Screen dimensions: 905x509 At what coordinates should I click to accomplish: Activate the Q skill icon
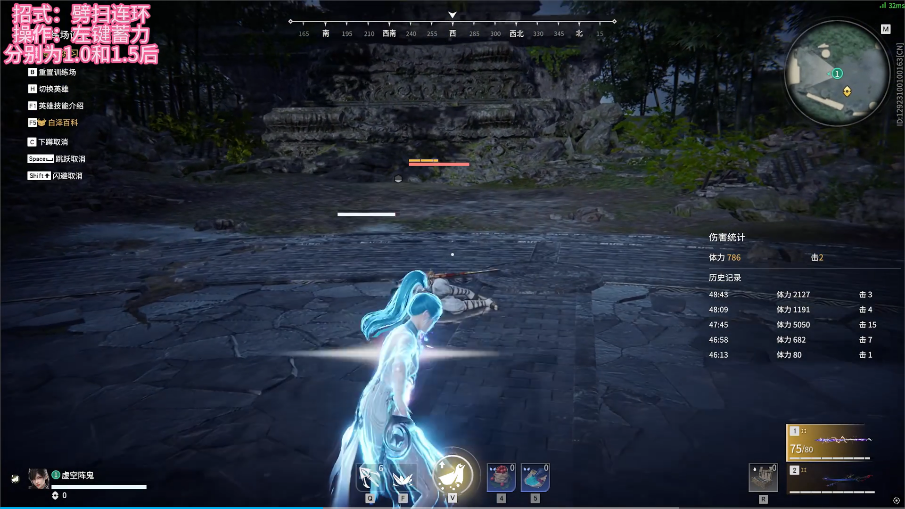(371, 478)
